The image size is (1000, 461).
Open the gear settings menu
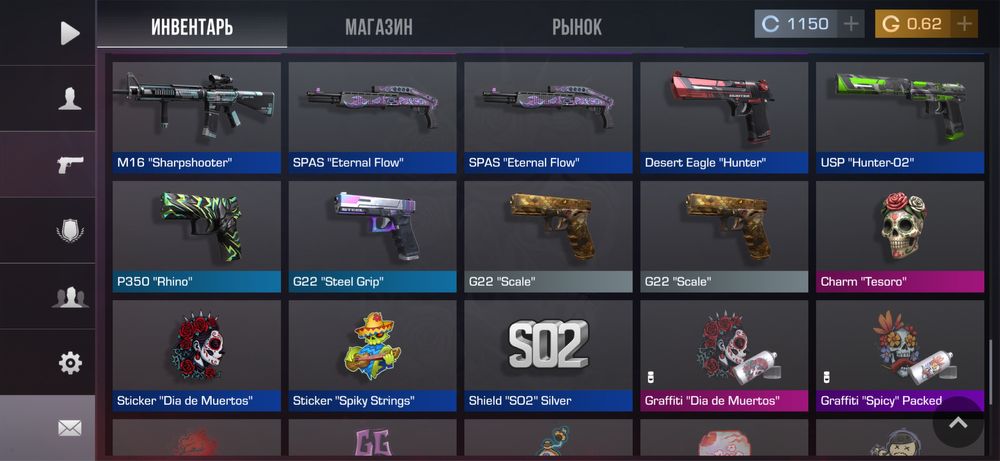coord(69,362)
